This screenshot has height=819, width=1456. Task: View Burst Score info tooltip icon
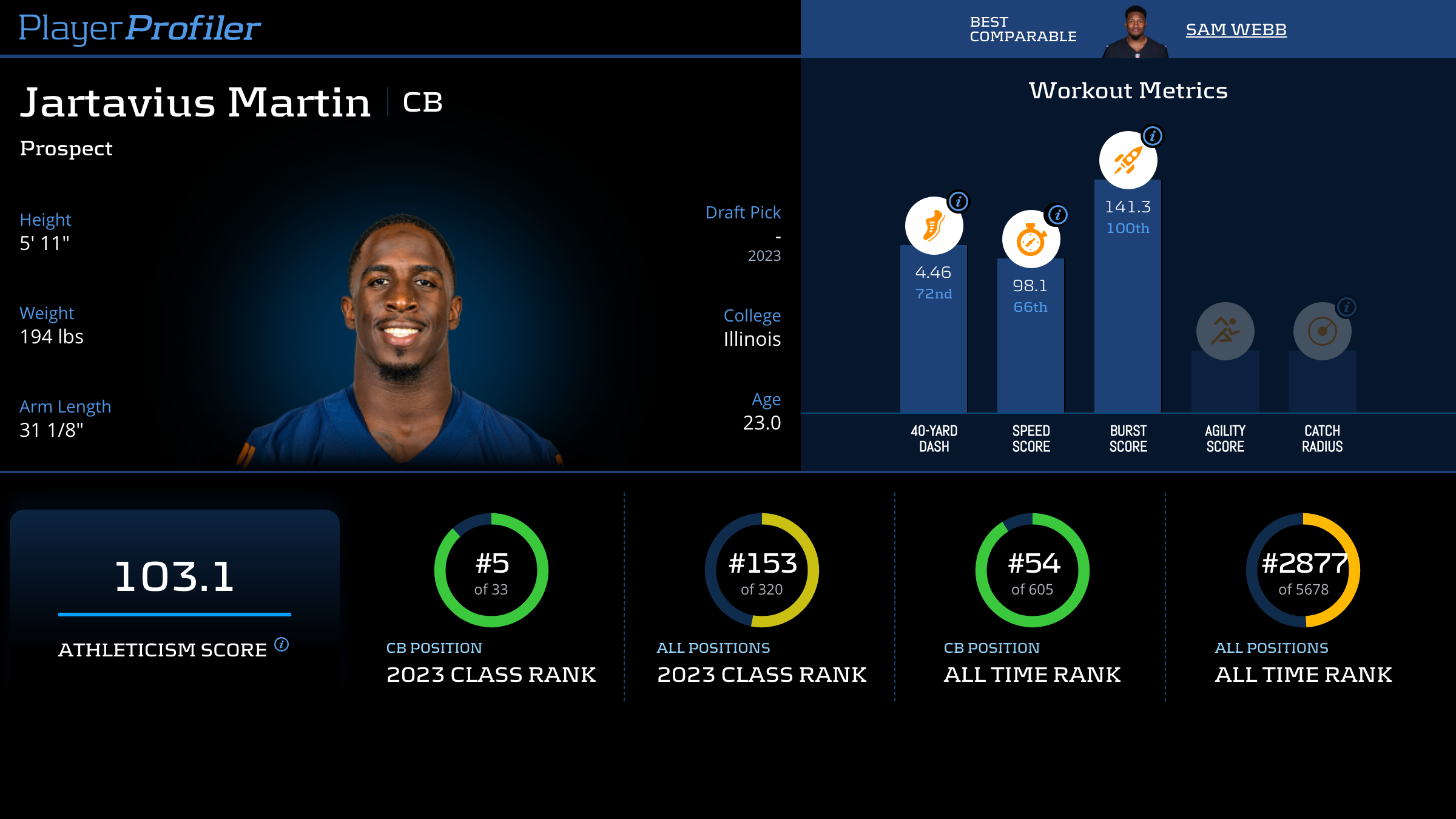pos(1152,136)
